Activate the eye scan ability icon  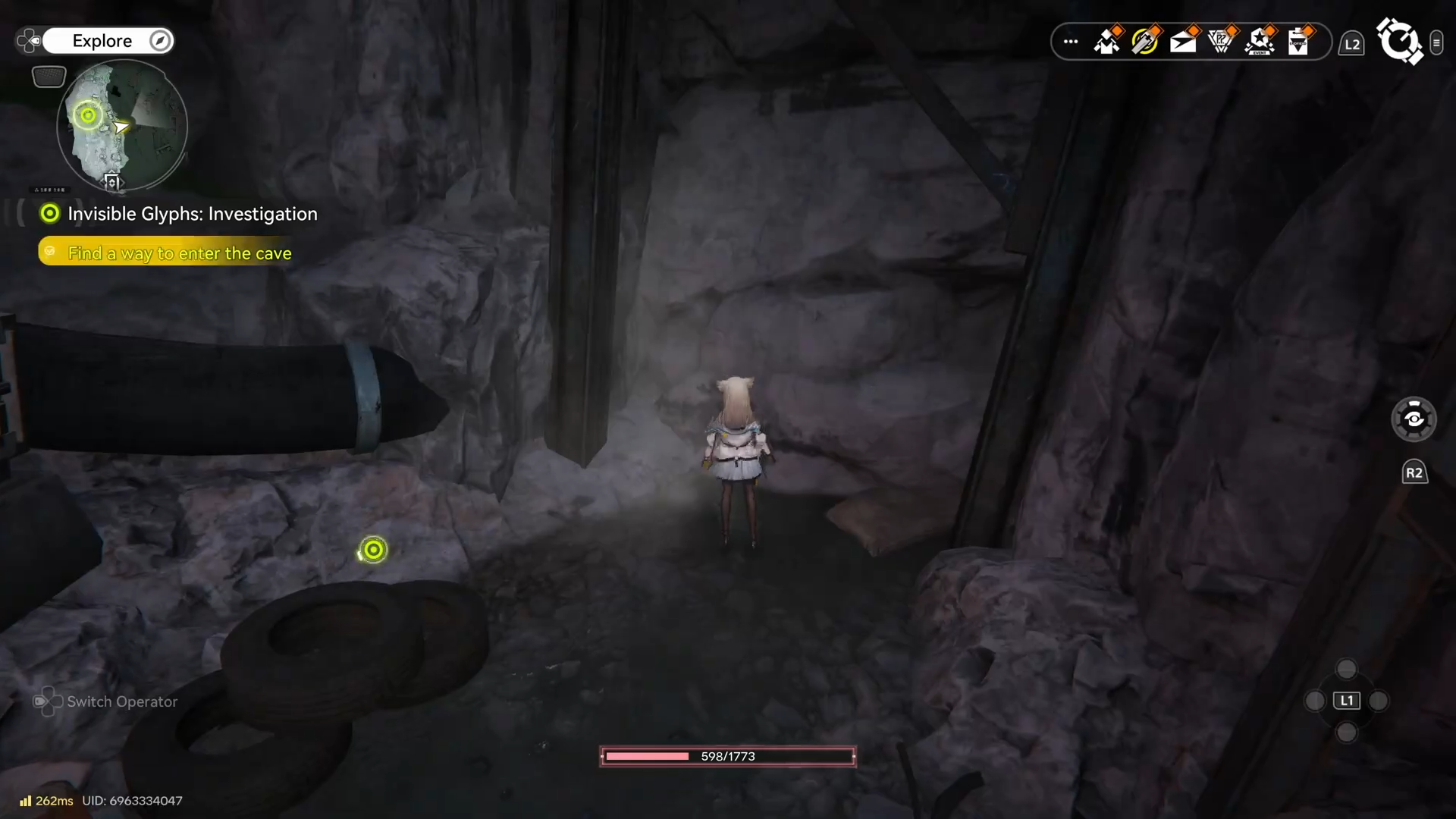coord(1414,419)
